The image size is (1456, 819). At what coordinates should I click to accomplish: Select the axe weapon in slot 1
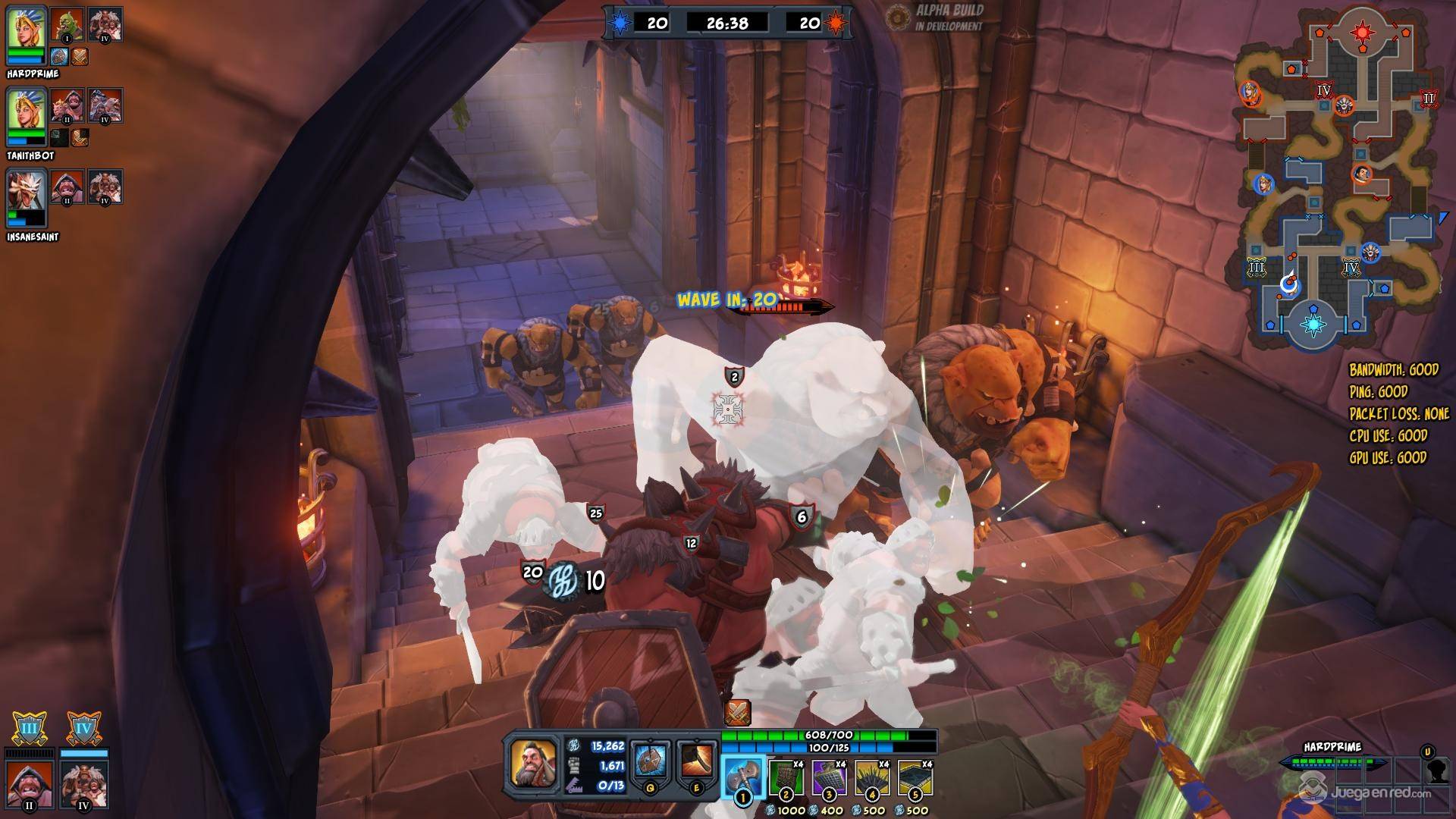(x=742, y=777)
